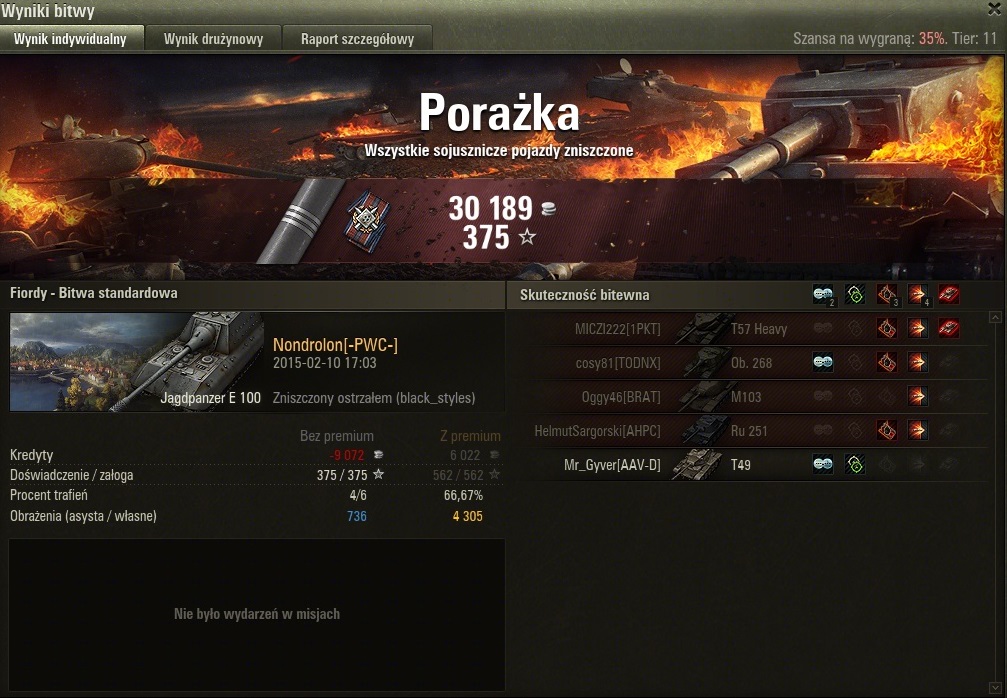The height and width of the screenshot is (698, 1007).
Task: Click the destroyed-vehicles icon in the effectiveness header
Action: (949, 294)
